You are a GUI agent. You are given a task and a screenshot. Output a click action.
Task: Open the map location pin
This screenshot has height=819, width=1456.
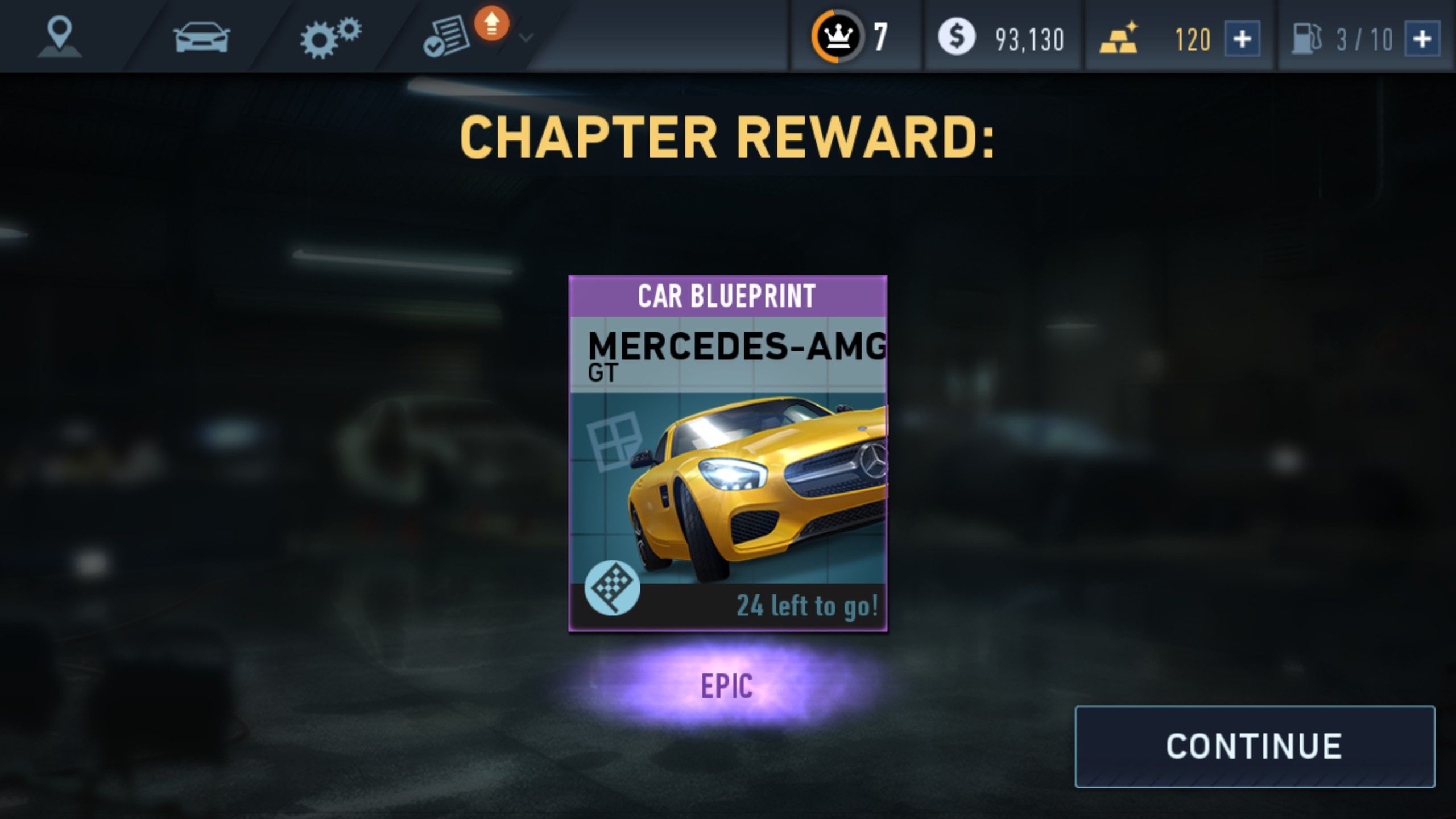click(60, 35)
